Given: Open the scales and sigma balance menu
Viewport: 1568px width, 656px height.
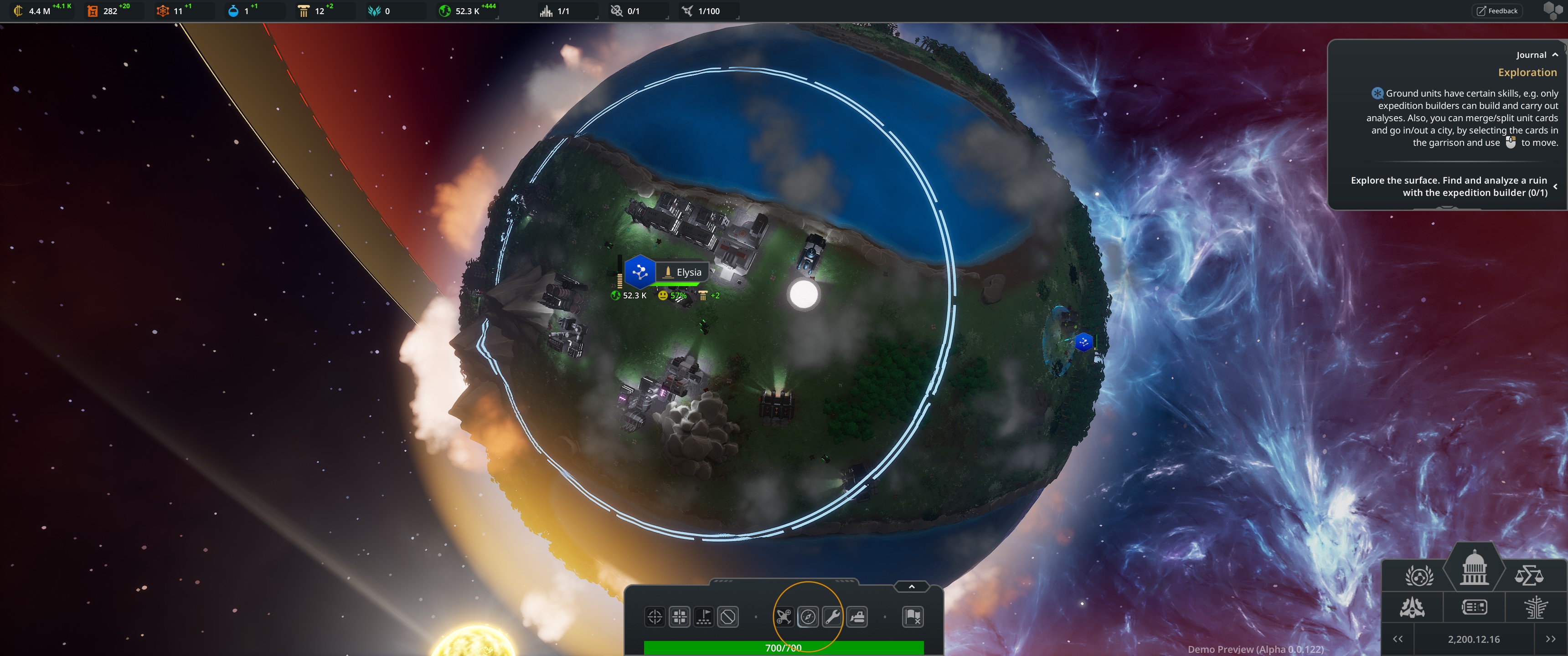Looking at the screenshot, I should (x=1528, y=575).
